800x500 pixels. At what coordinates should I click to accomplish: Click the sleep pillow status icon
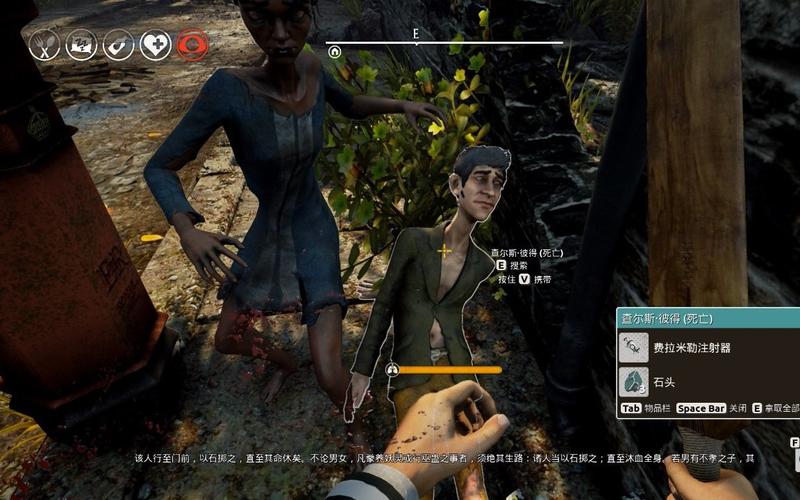point(81,44)
